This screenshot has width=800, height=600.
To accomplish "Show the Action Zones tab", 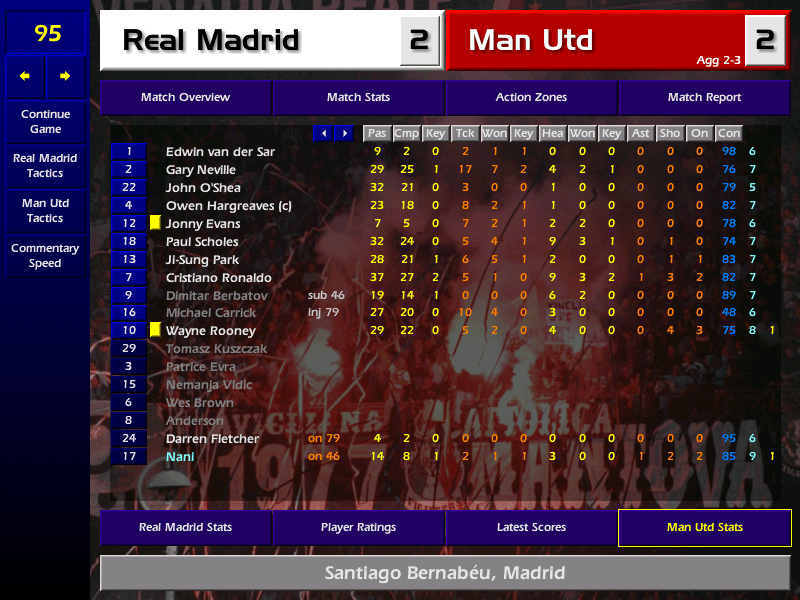I will pyautogui.click(x=531, y=98).
